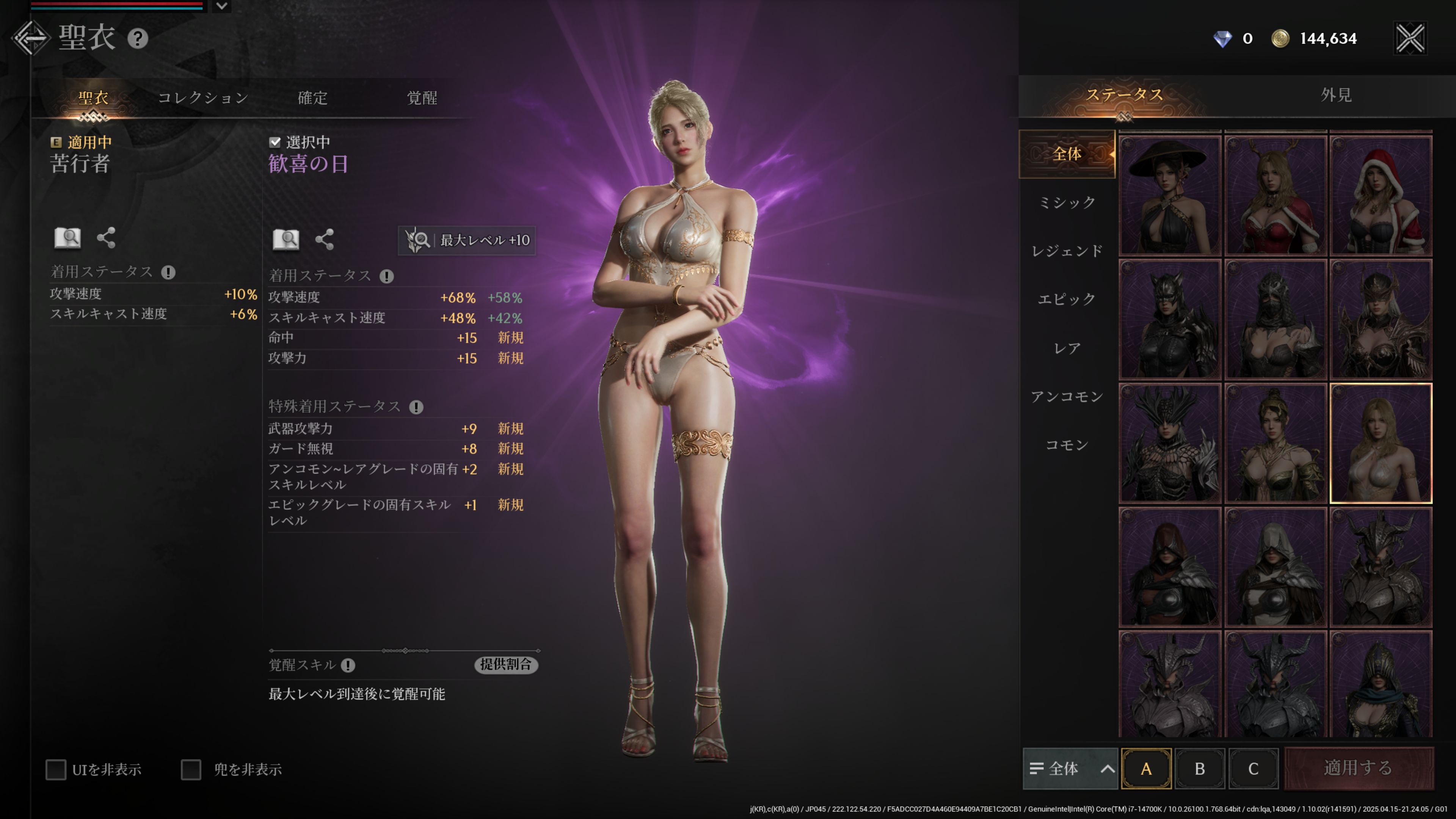Toggle the UIを非表示 checkbox
1456x819 pixels.
click(x=56, y=769)
